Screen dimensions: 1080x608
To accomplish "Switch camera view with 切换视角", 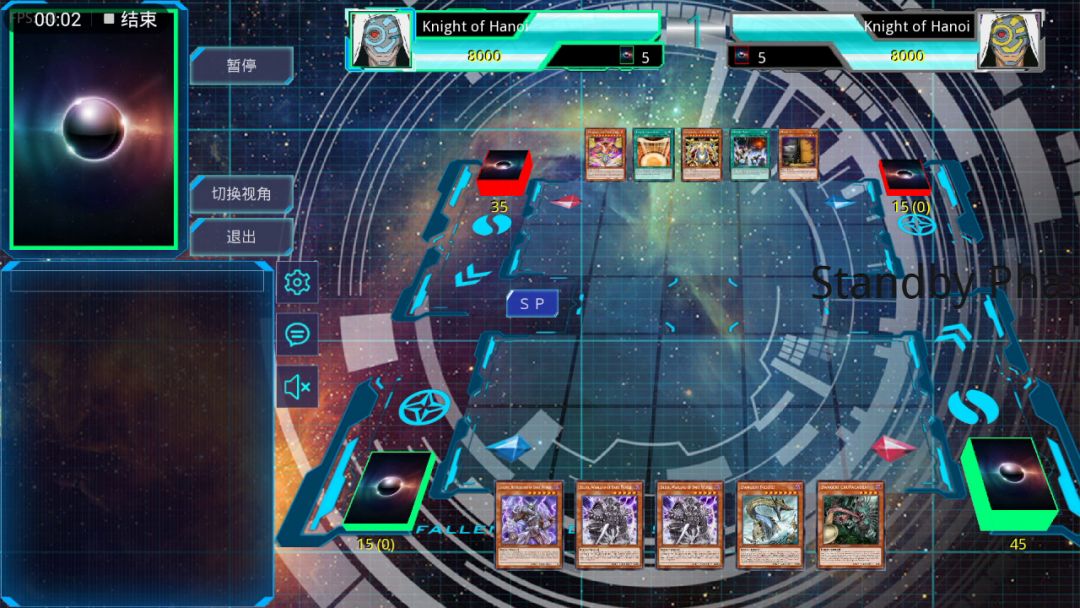I will [x=241, y=193].
